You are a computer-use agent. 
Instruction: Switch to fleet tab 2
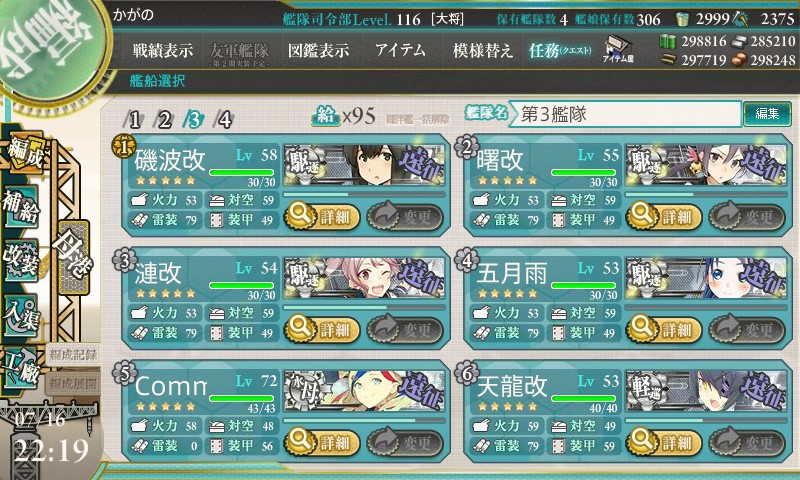(164, 120)
